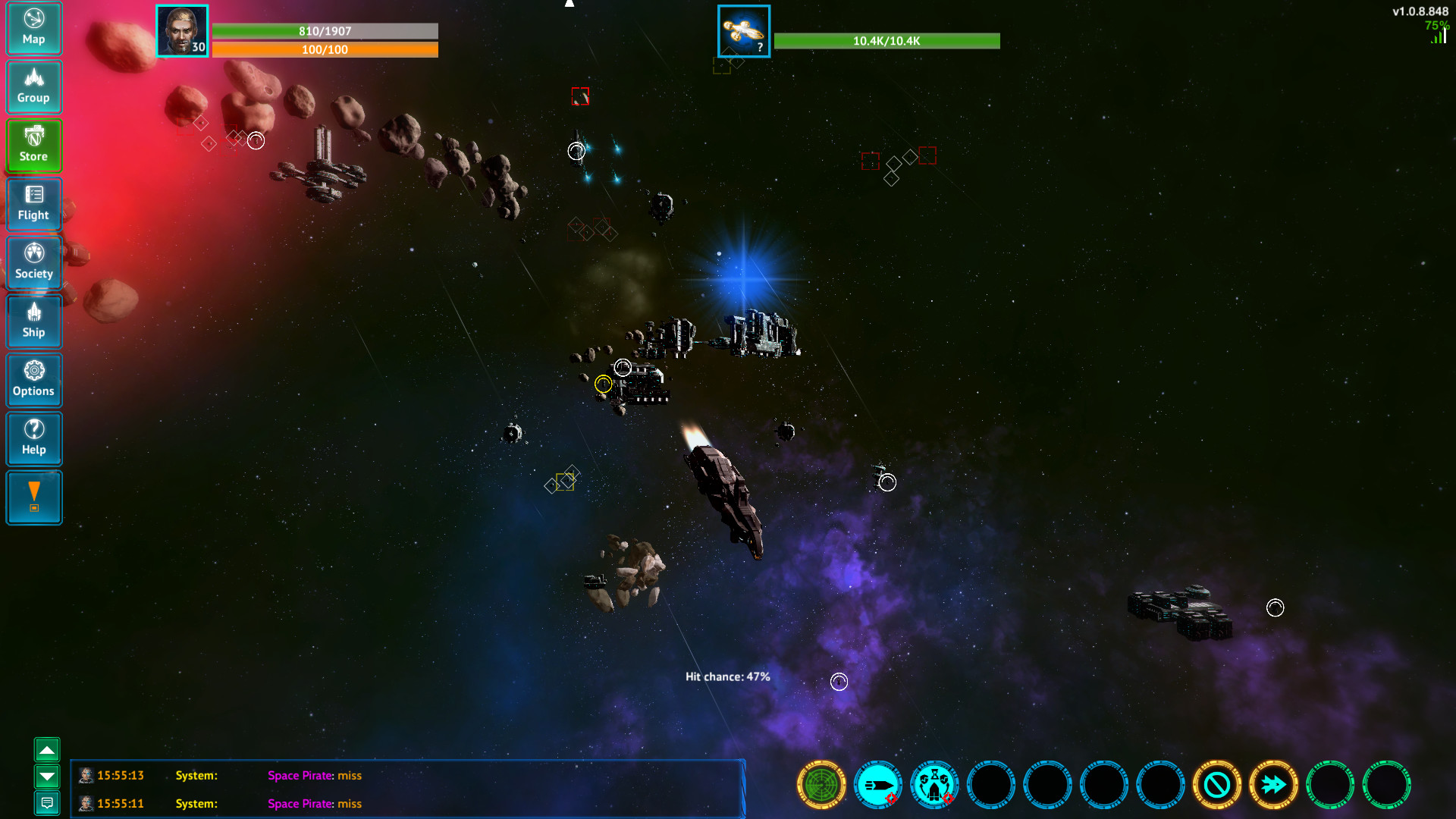
Task: Open the in-game Store
Action: pyautogui.click(x=34, y=145)
